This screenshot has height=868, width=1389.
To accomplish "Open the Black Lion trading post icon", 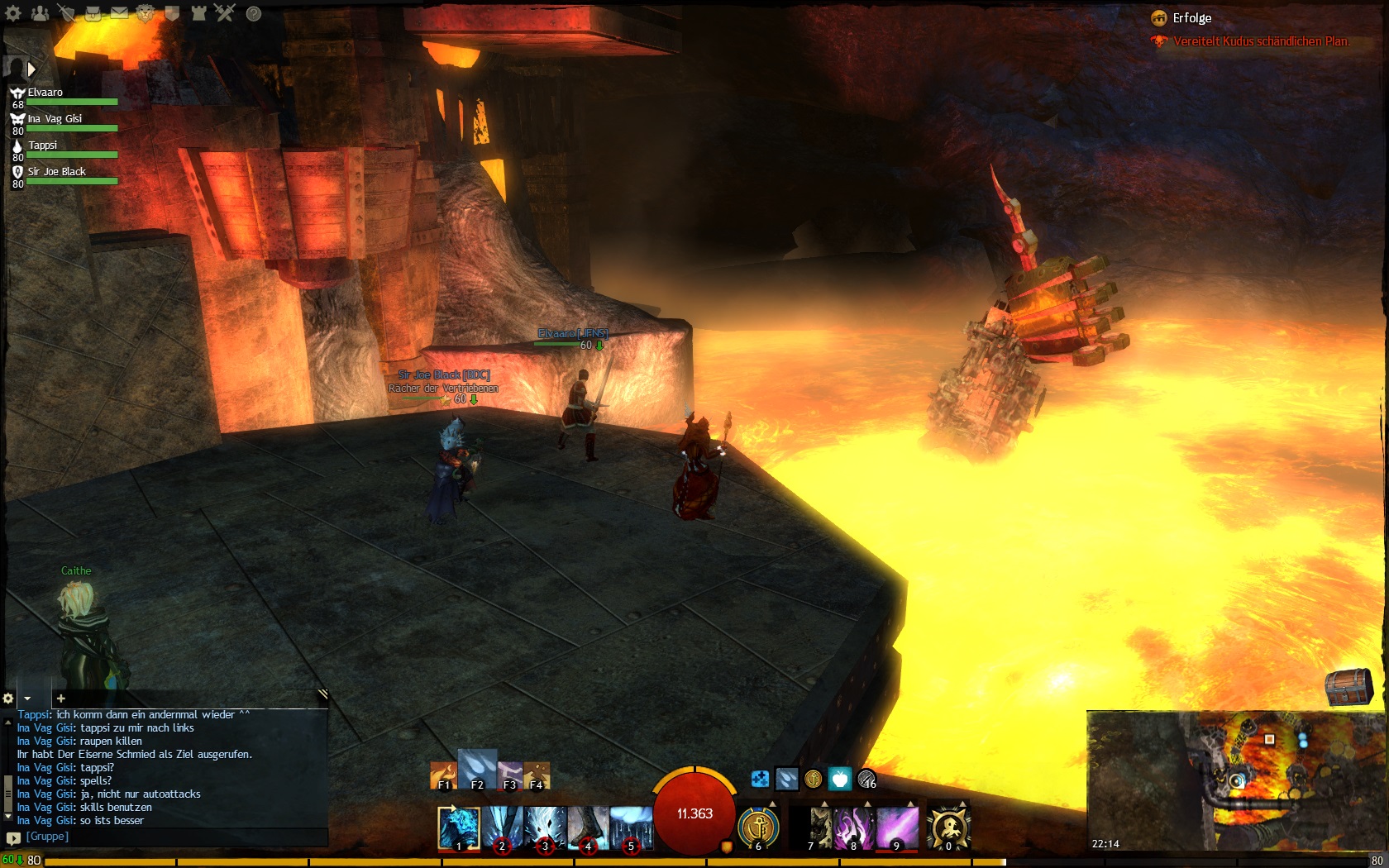I will pyautogui.click(x=146, y=13).
